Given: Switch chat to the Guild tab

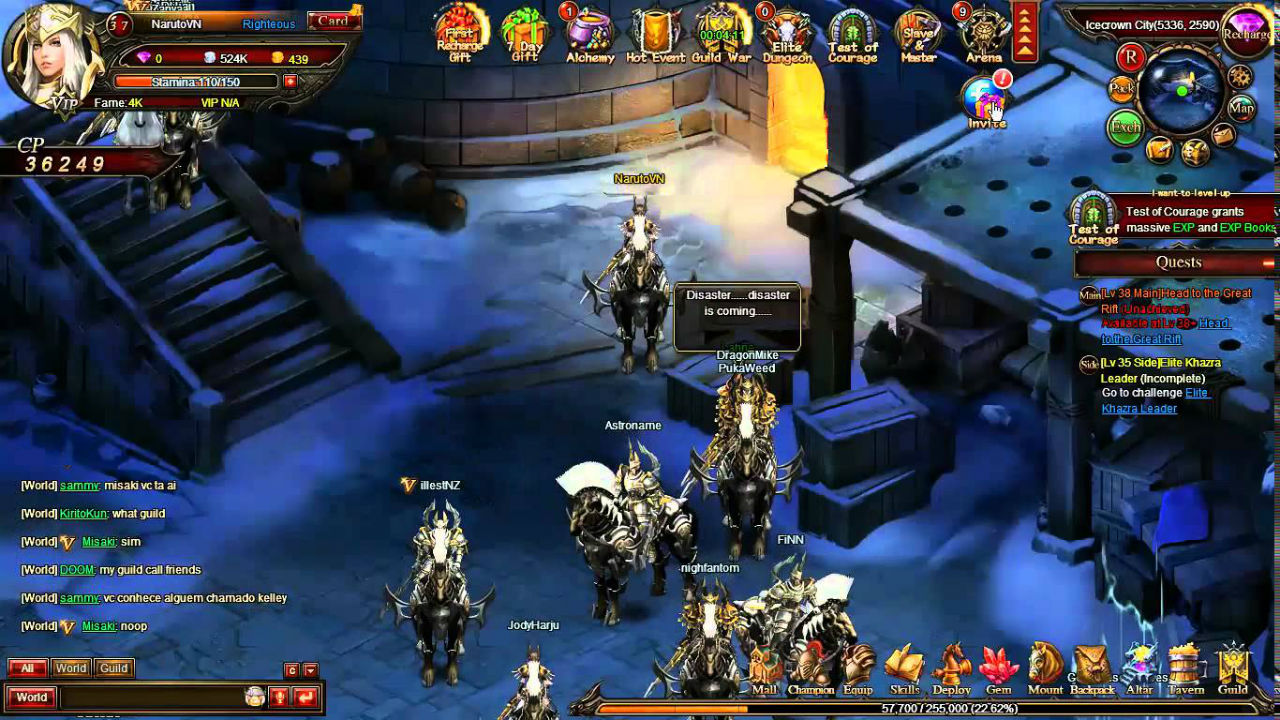Looking at the screenshot, I should pyautogui.click(x=114, y=668).
